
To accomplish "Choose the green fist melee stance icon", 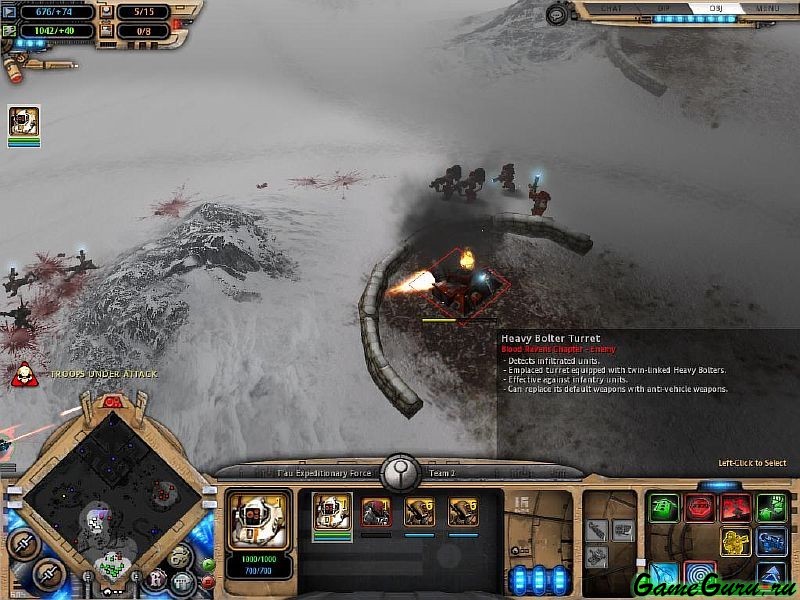I will tap(771, 508).
